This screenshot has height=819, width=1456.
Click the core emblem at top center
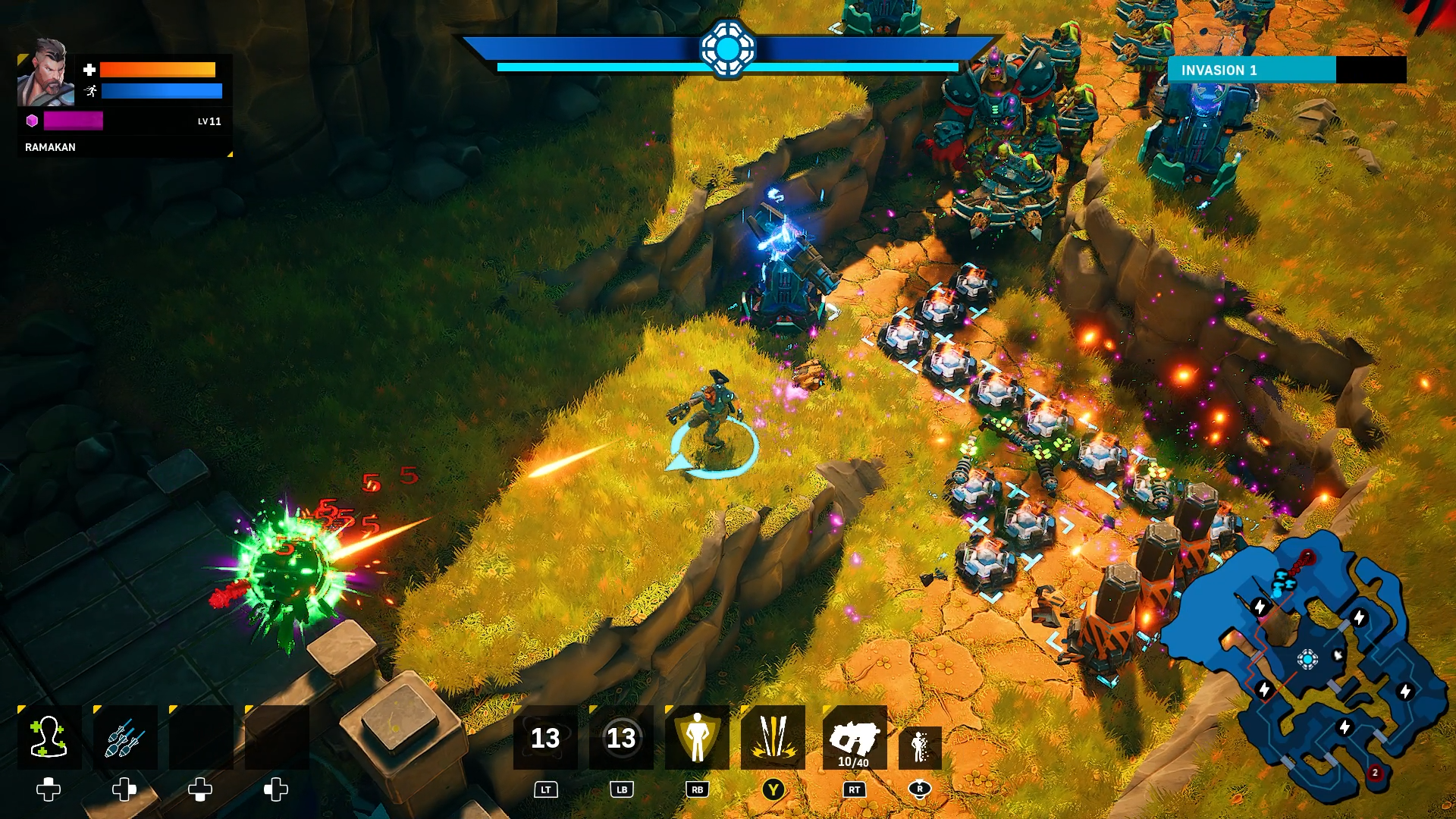point(727,49)
